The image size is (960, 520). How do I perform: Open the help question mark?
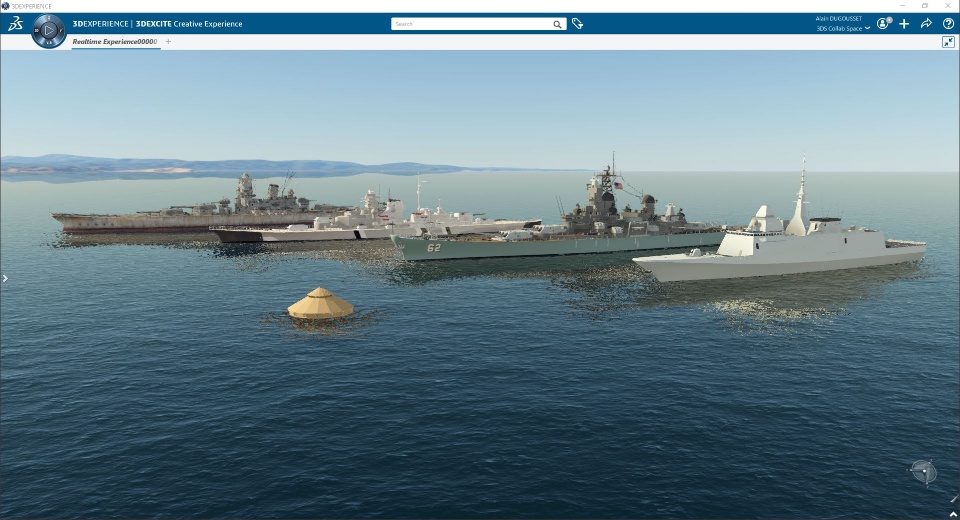click(948, 23)
